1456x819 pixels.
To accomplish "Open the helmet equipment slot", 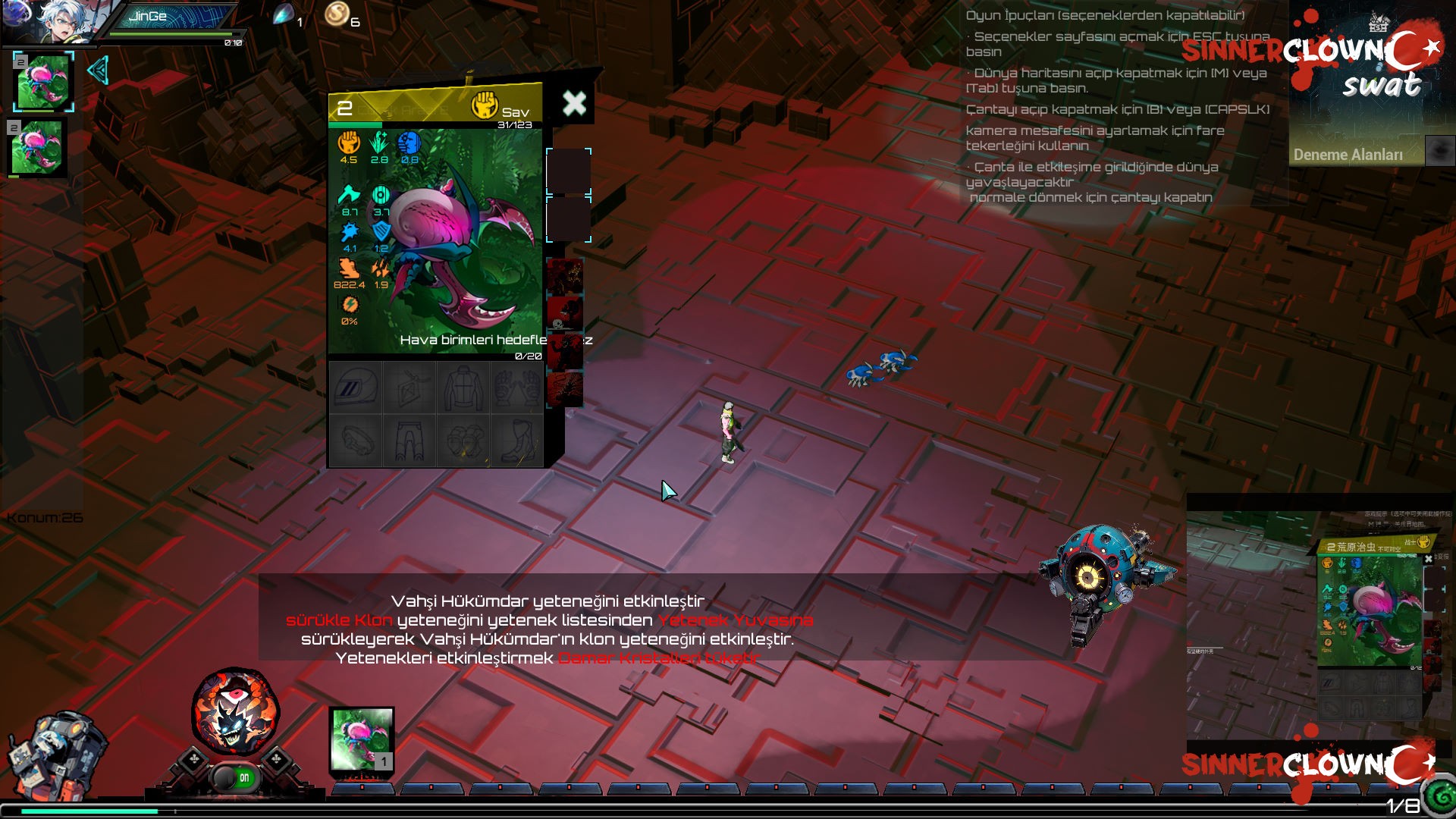I will pos(354,387).
